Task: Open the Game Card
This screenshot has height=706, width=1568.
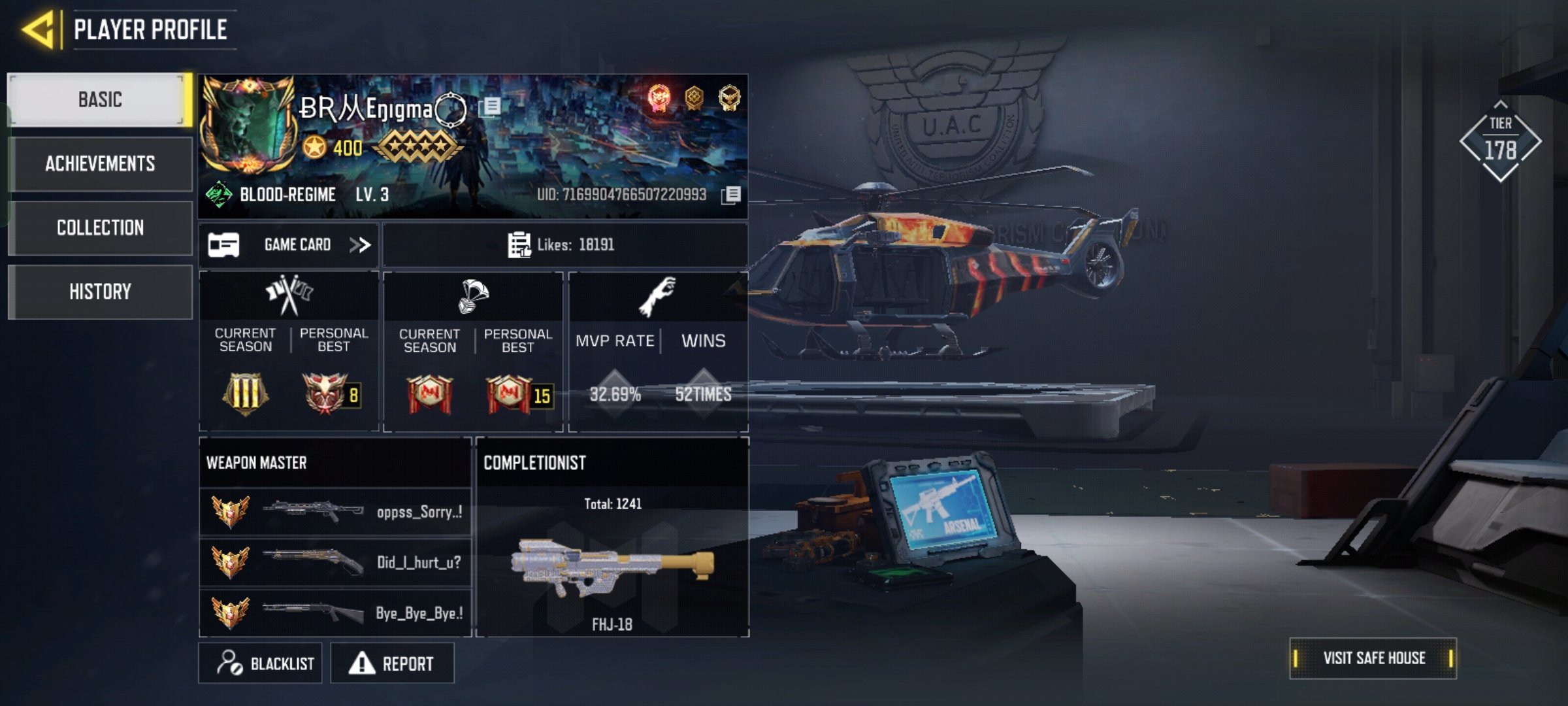Action: pyautogui.click(x=289, y=245)
